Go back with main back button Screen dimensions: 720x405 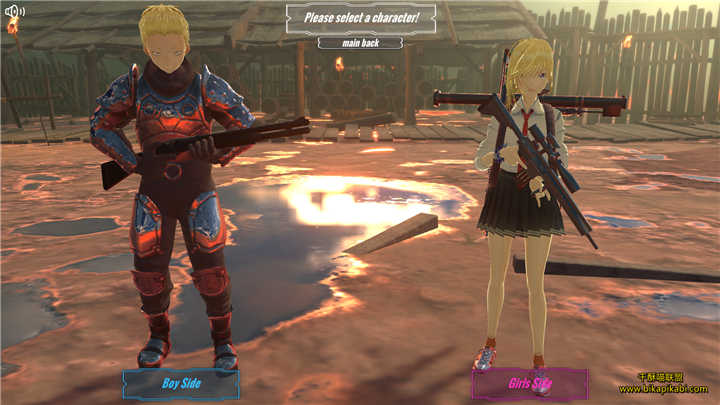(360, 43)
